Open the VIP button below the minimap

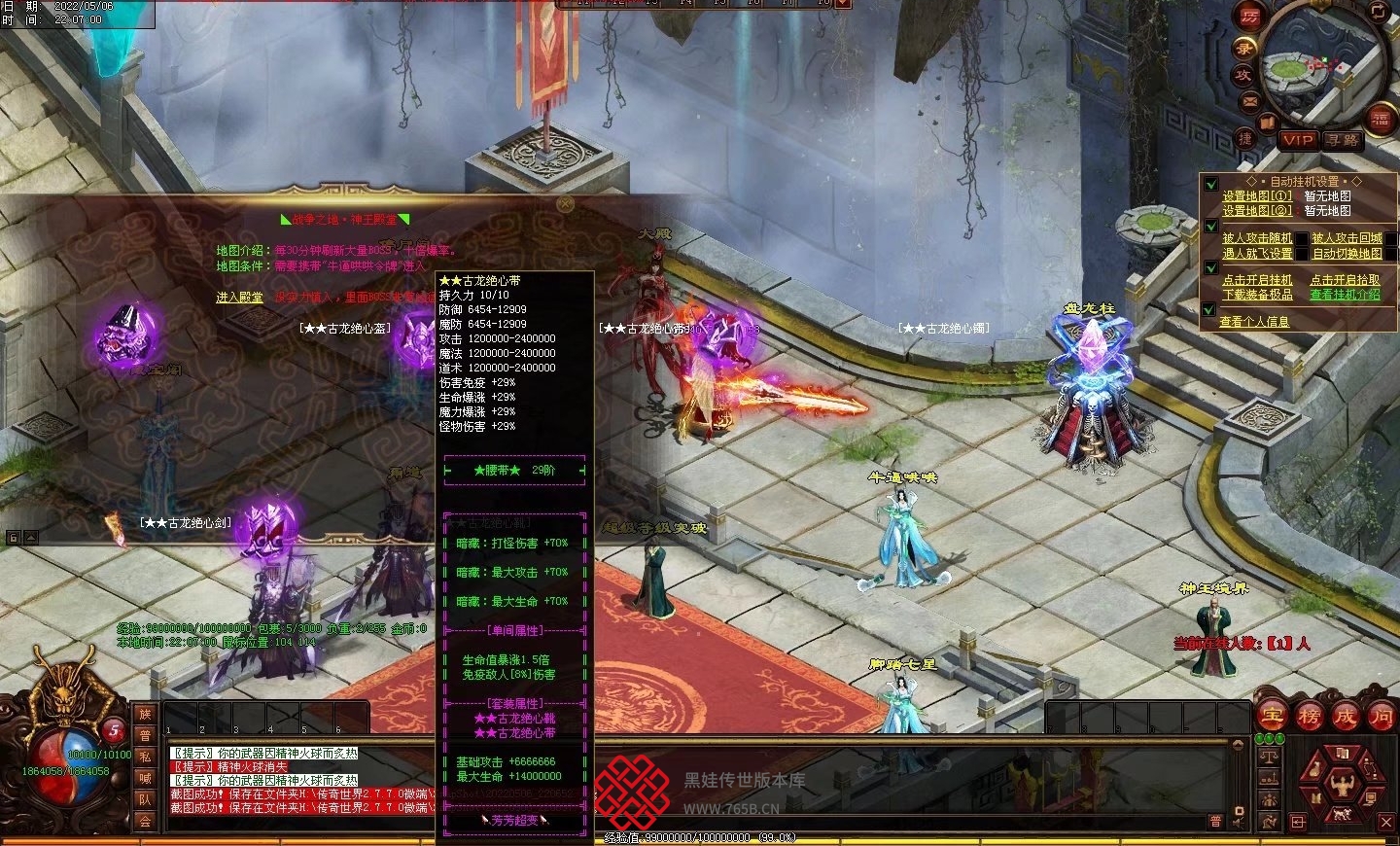coord(1297,140)
